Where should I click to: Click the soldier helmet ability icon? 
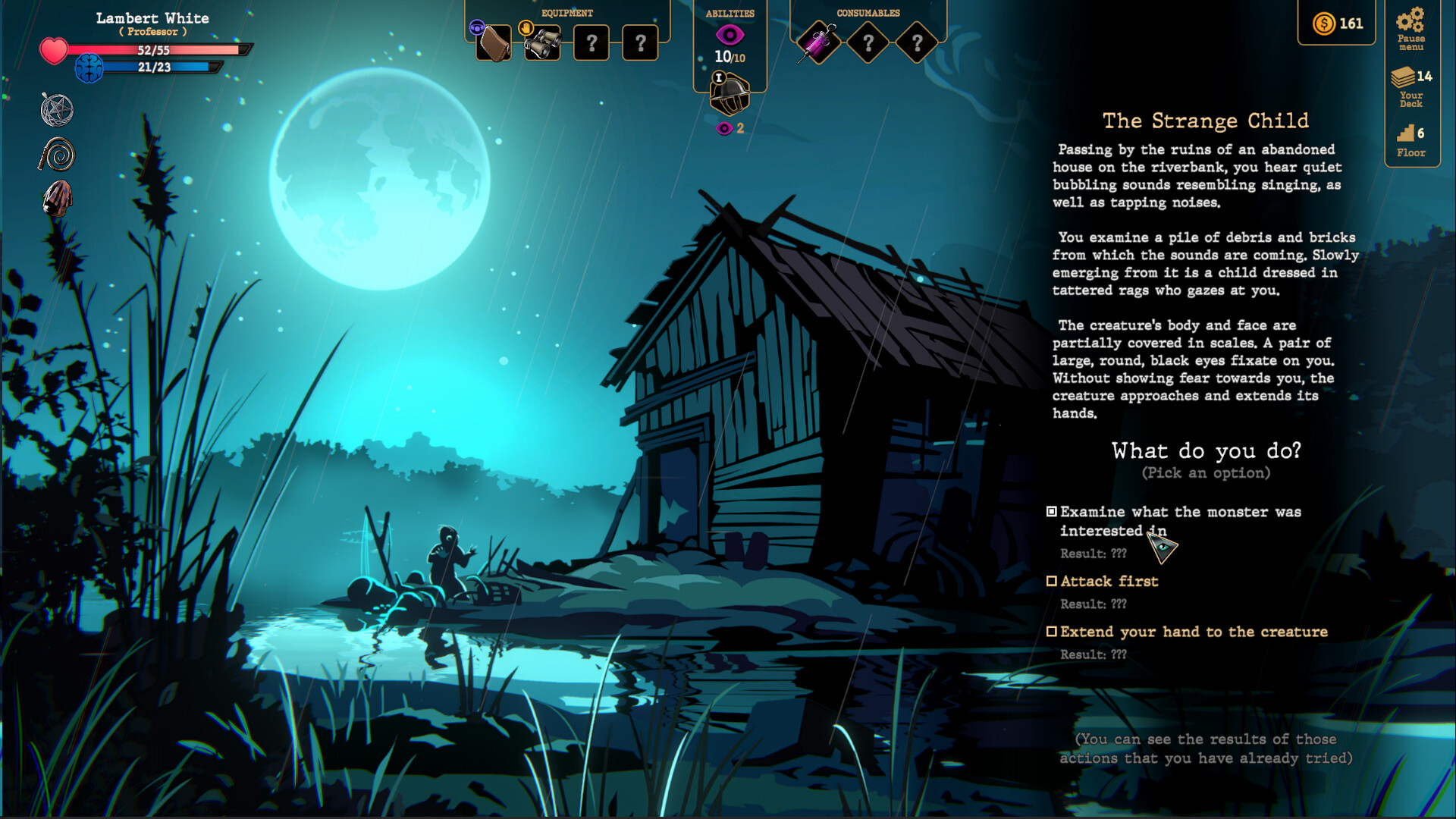pyautogui.click(x=729, y=93)
